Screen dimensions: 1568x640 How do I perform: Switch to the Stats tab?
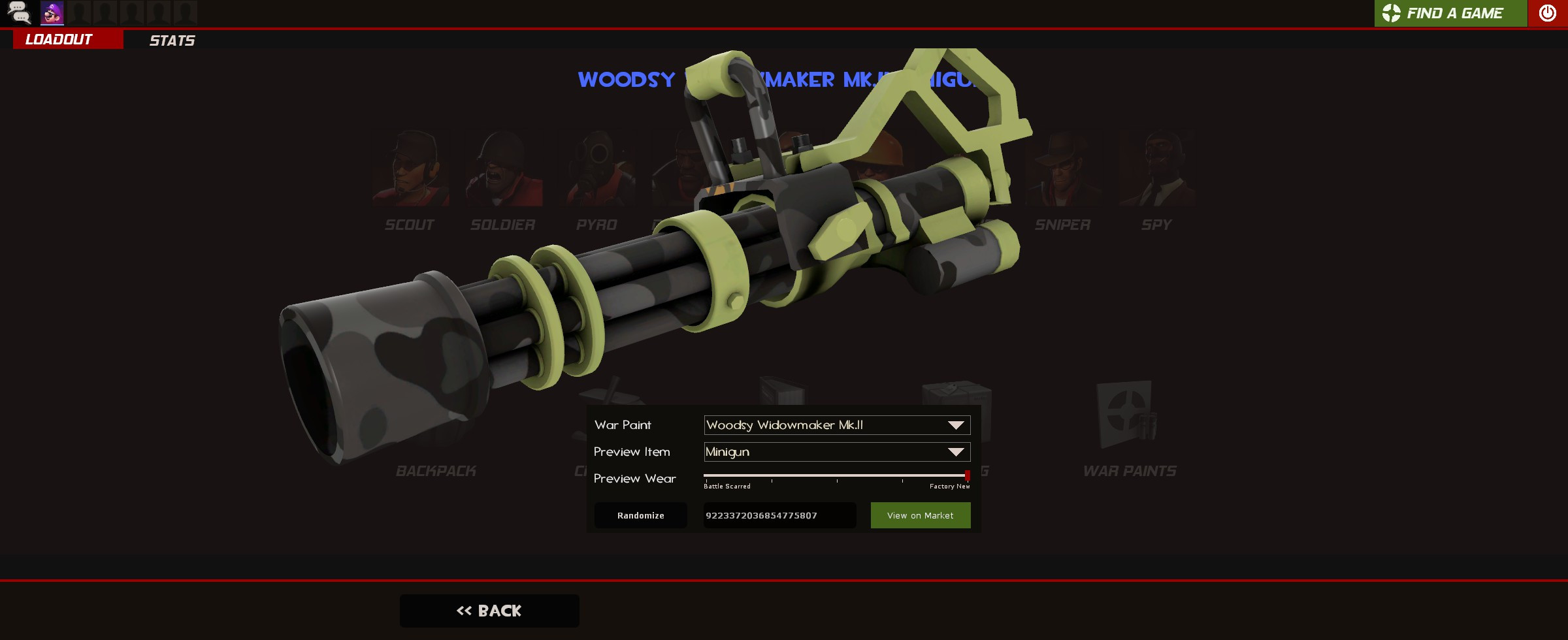[172, 40]
